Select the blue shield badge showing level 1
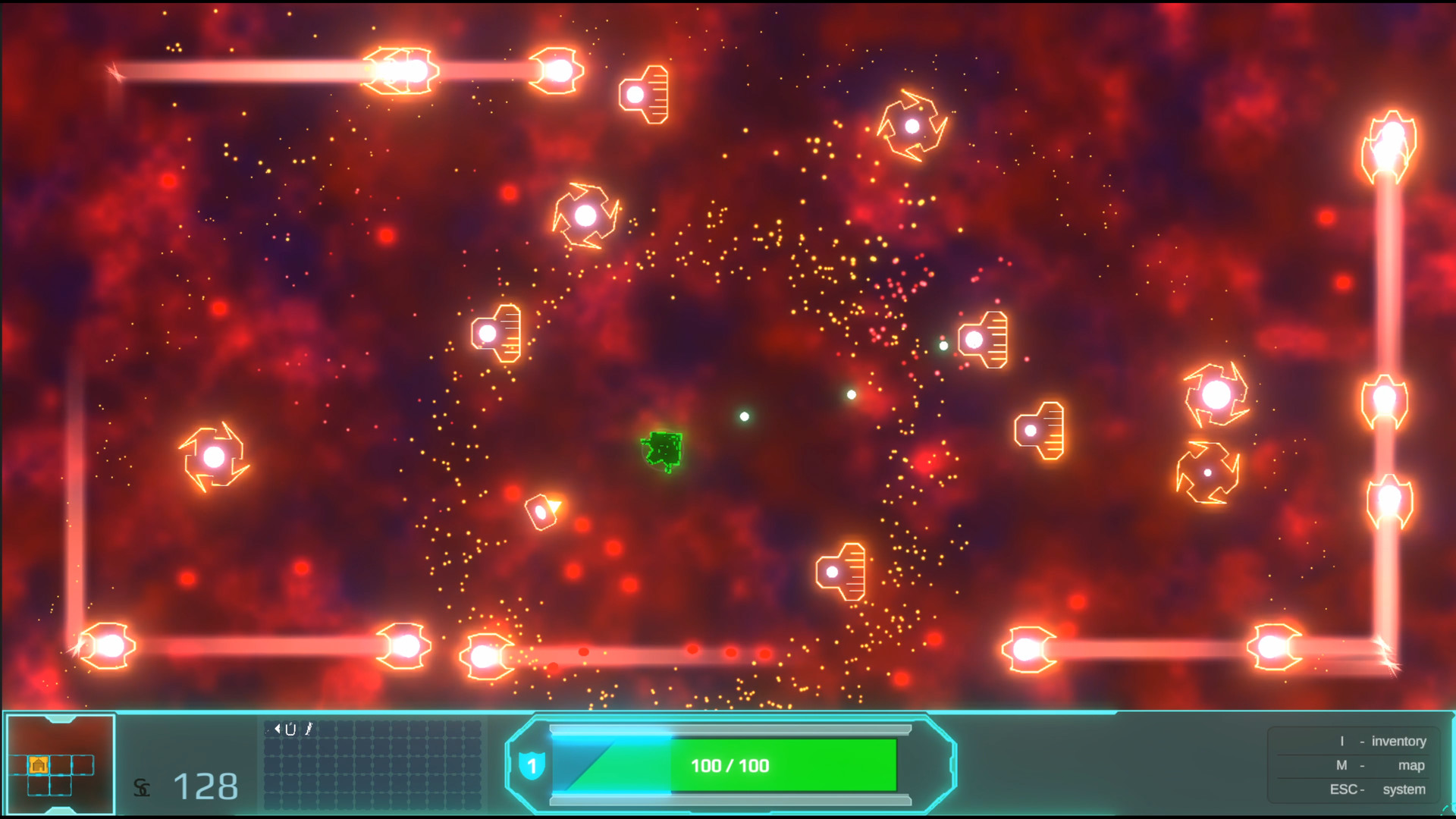The width and height of the screenshot is (1456, 819). (533, 766)
